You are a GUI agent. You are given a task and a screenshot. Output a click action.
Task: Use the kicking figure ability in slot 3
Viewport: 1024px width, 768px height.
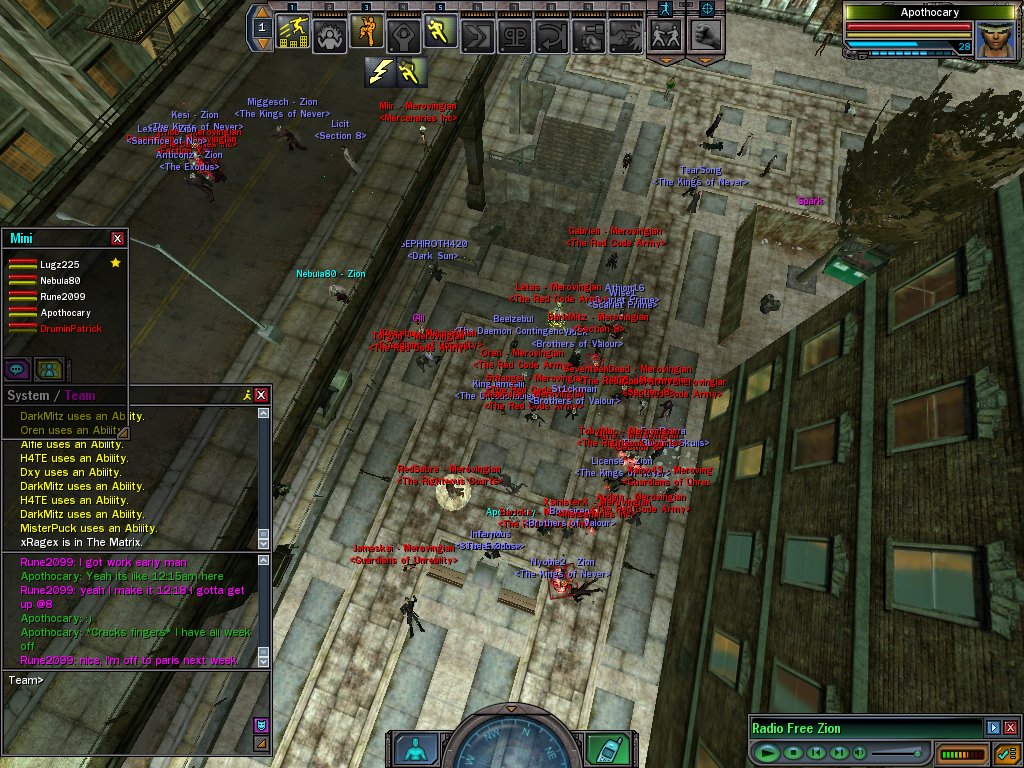tap(367, 33)
